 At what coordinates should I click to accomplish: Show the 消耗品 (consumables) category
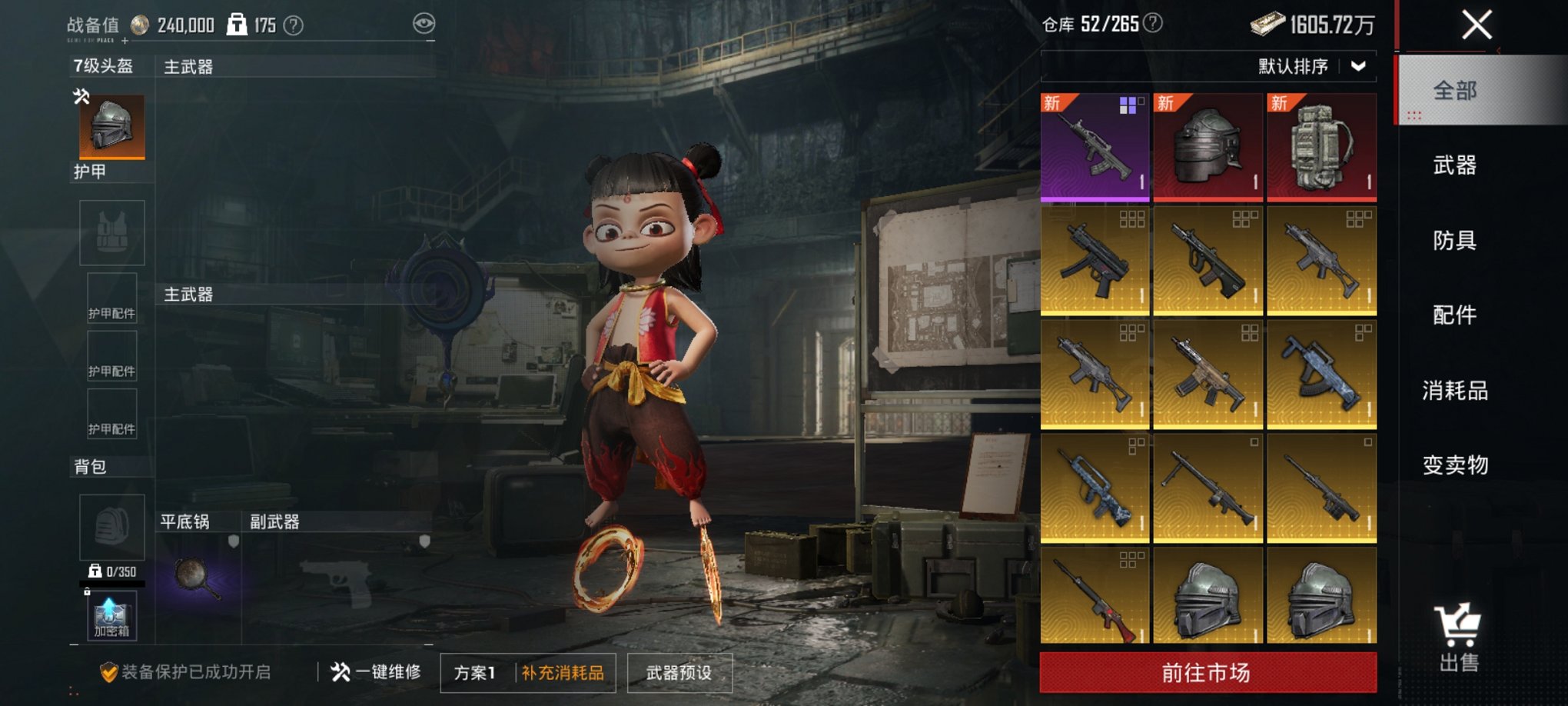tap(1454, 391)
